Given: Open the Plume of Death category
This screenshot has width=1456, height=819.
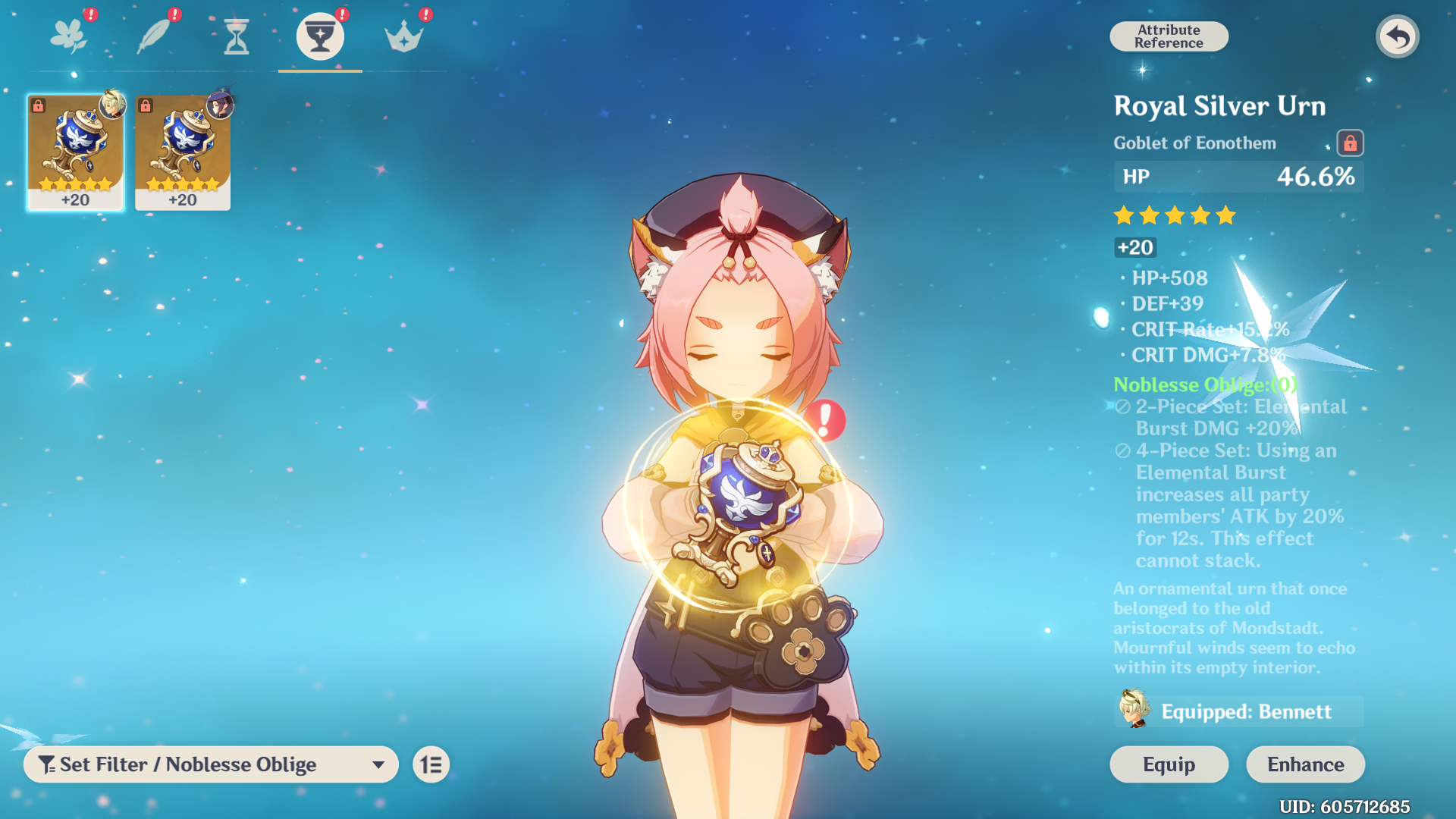Looking at the screenshot, I should [x=153, y=34].
